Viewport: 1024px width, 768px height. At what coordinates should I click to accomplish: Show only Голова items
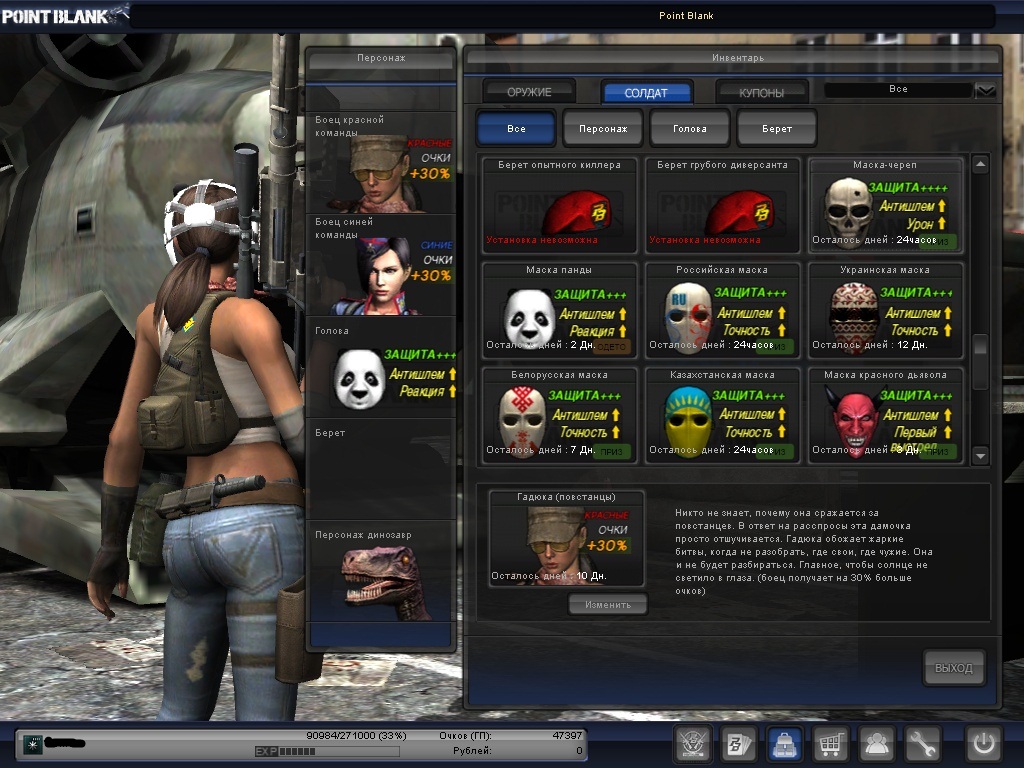click(x=690, y=129)
